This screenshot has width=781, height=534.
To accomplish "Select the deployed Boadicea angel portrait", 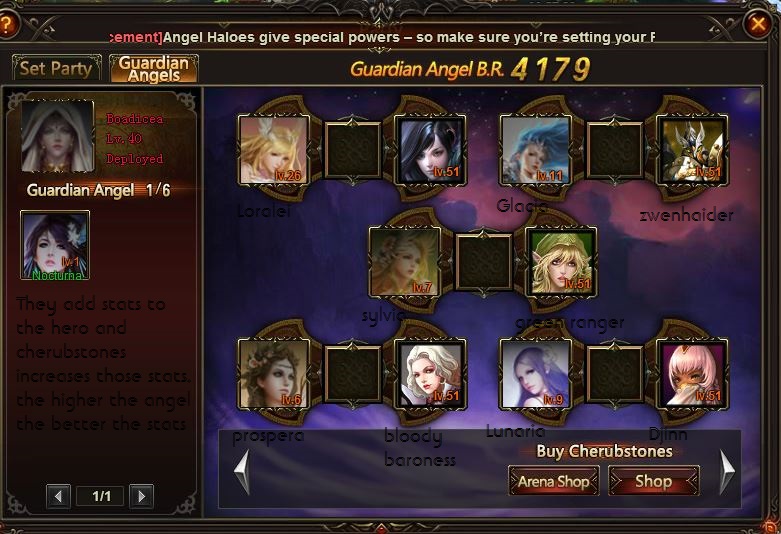I will coord(58,136).
